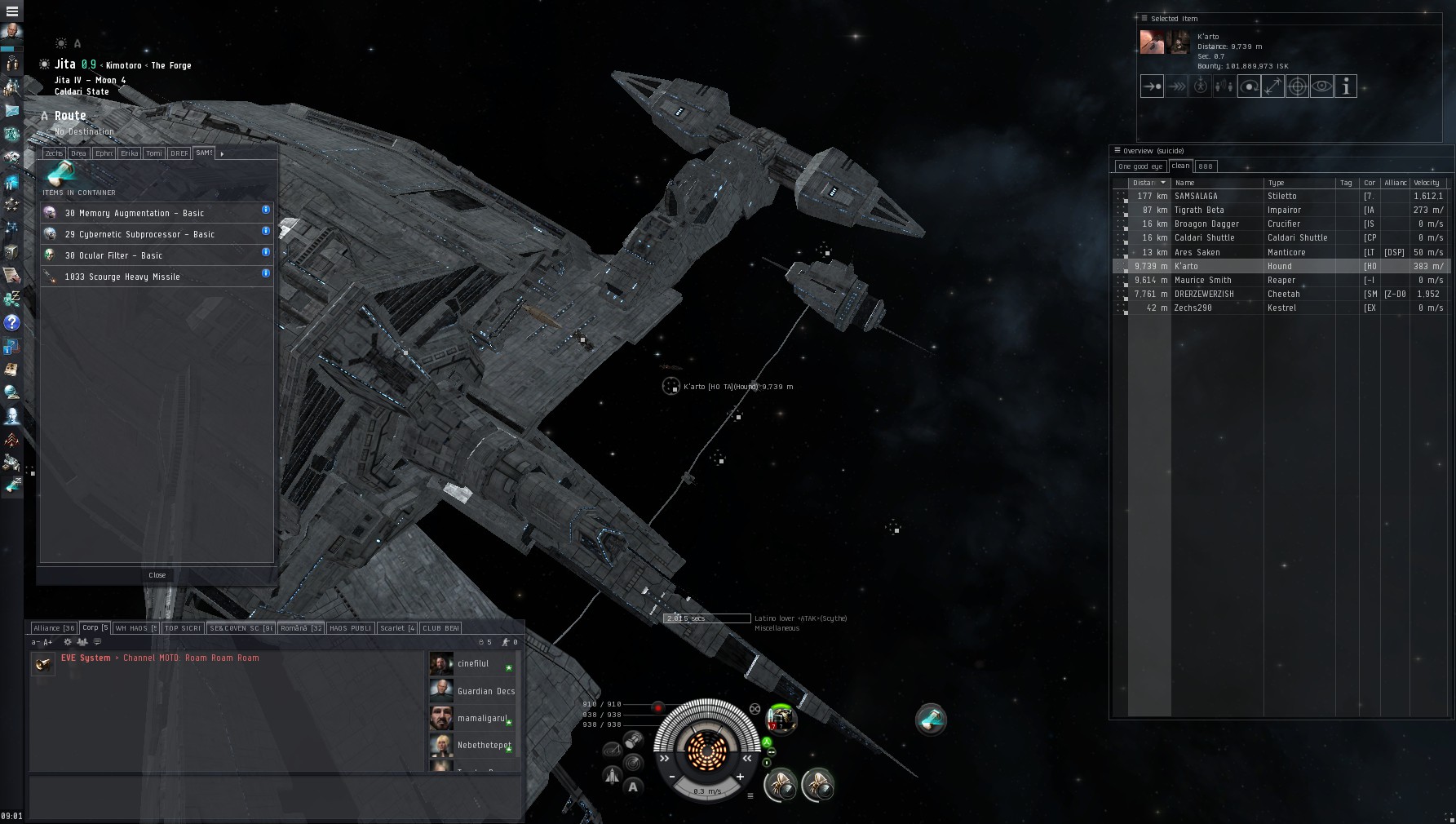Screen dimensions: 1456x824
Task: Select the Scourge Heavy Missile stack
Action: 122,277
